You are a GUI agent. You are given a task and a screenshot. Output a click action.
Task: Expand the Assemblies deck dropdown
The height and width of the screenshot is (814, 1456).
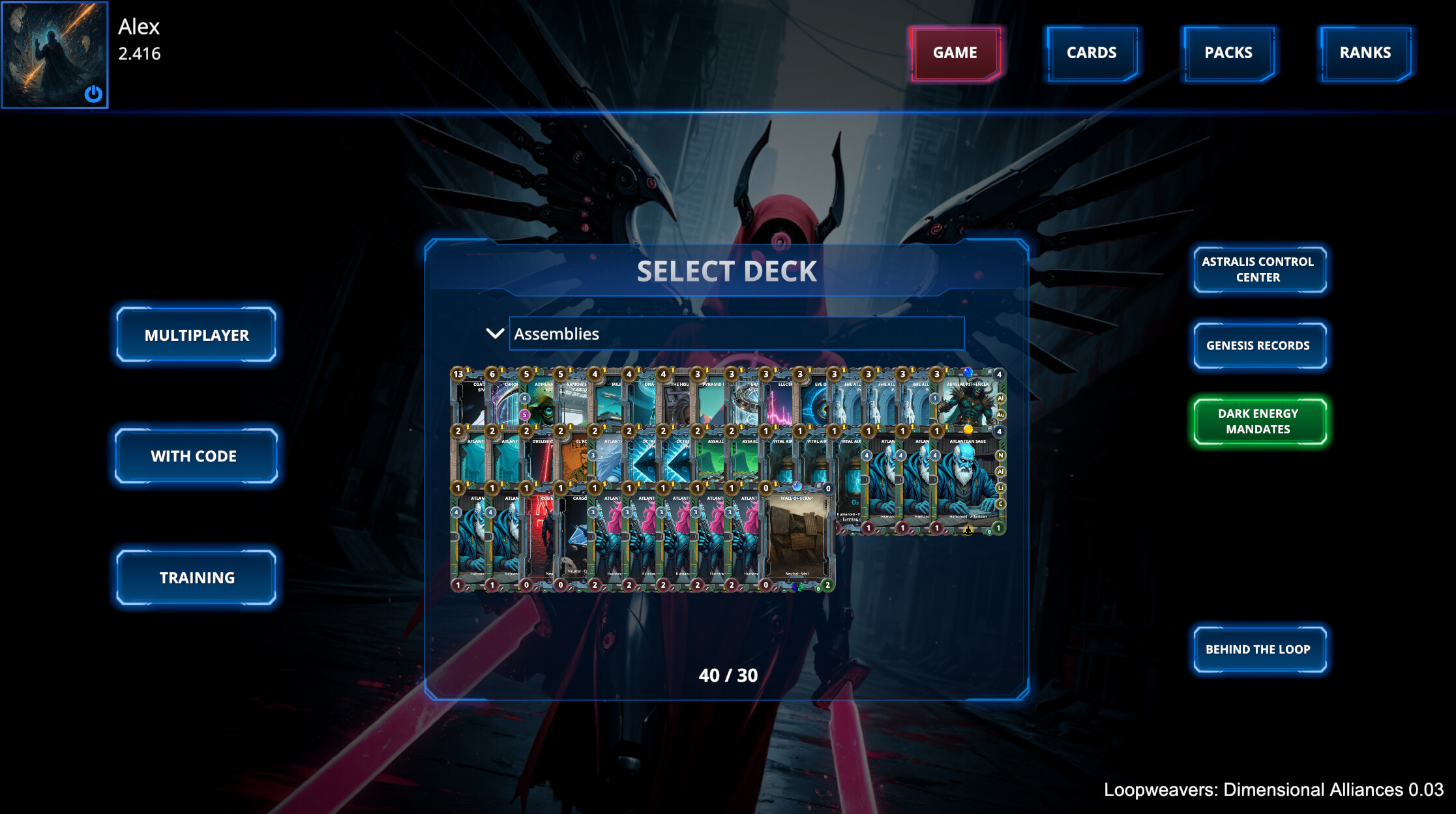tap(735, 334)
